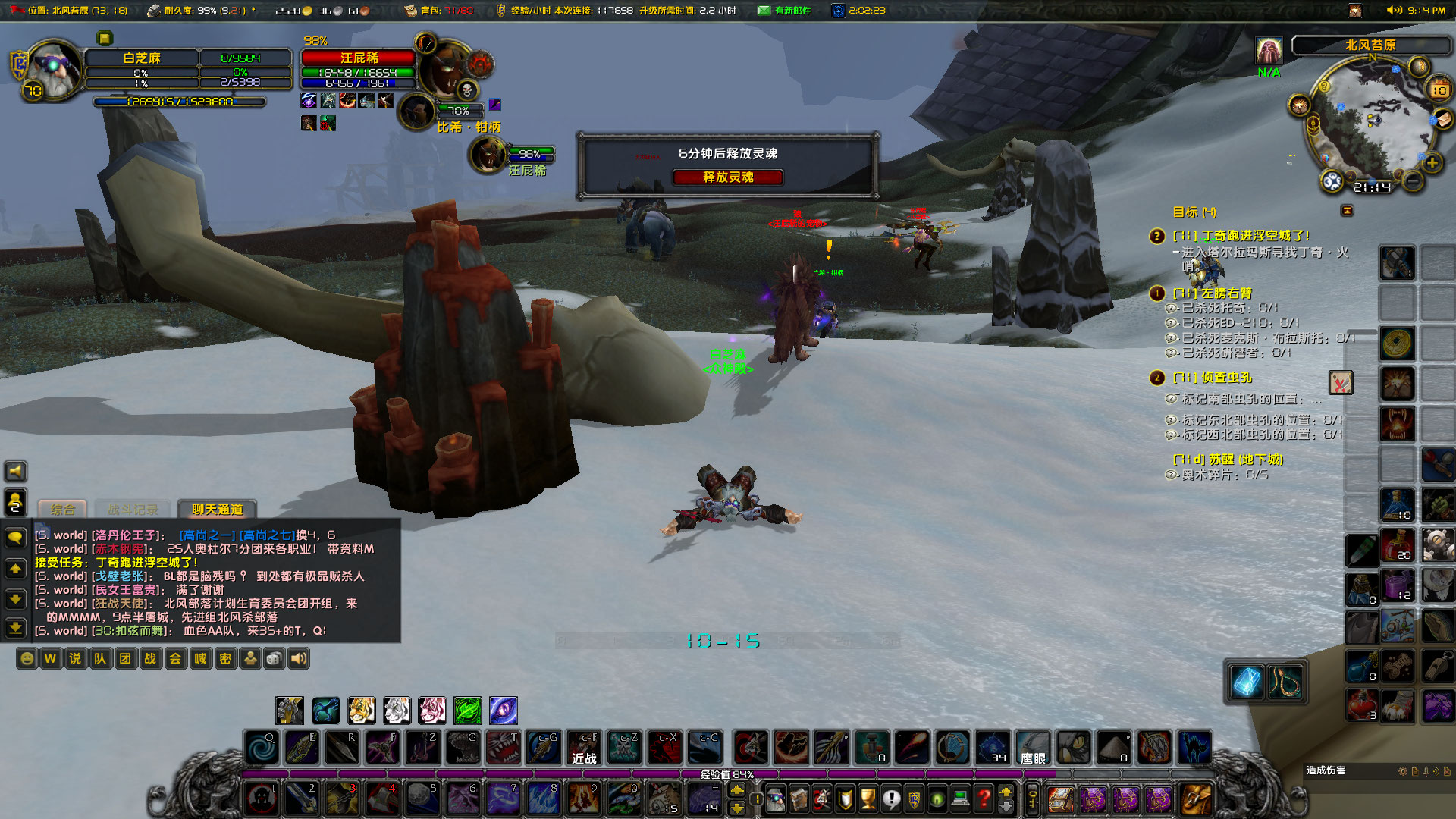Open new mail via minimap envelope icon
The height and width of the screenshot is (819, 1456).
[1442, 120]
